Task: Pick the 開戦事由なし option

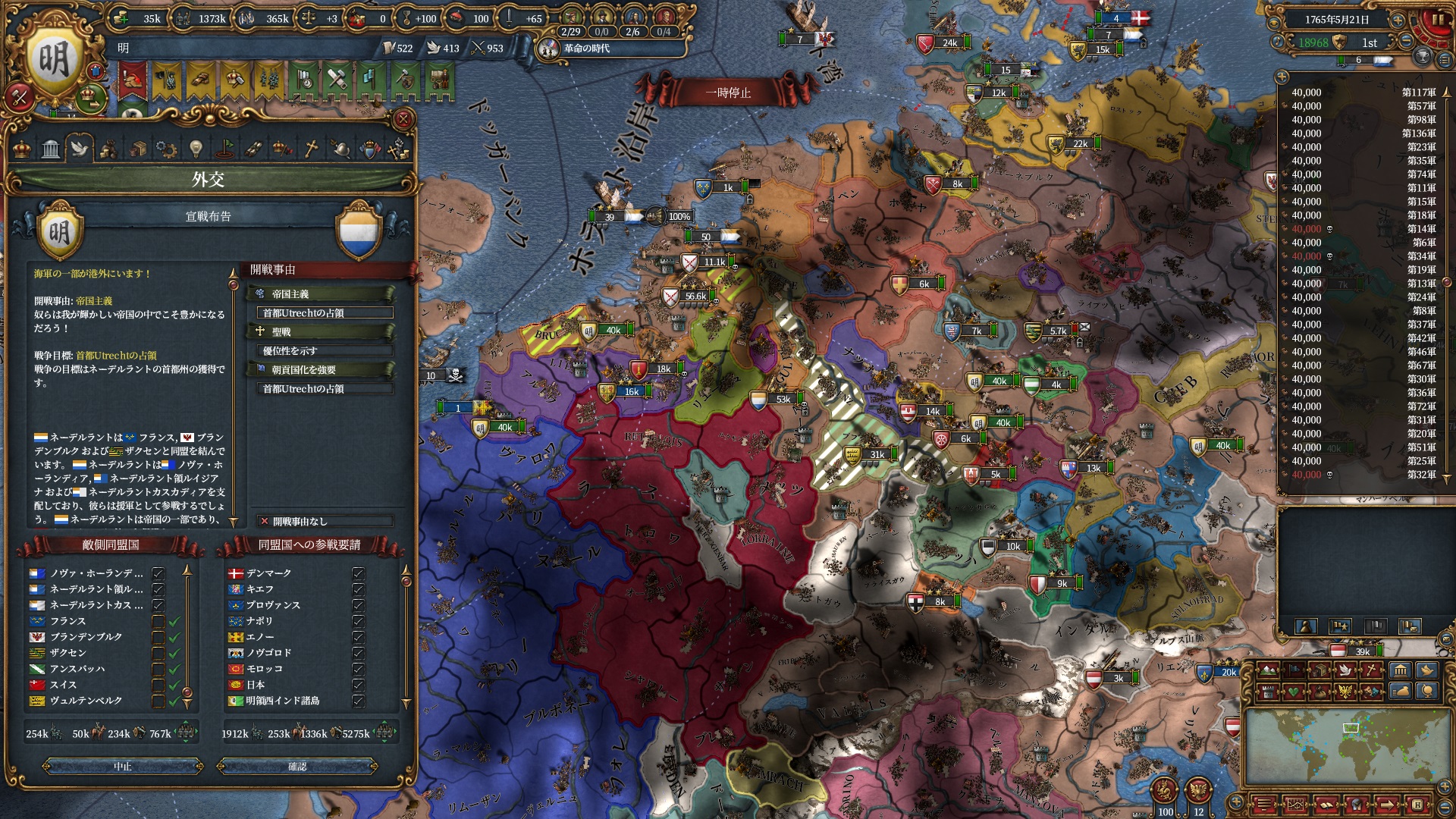Action: 325,521
